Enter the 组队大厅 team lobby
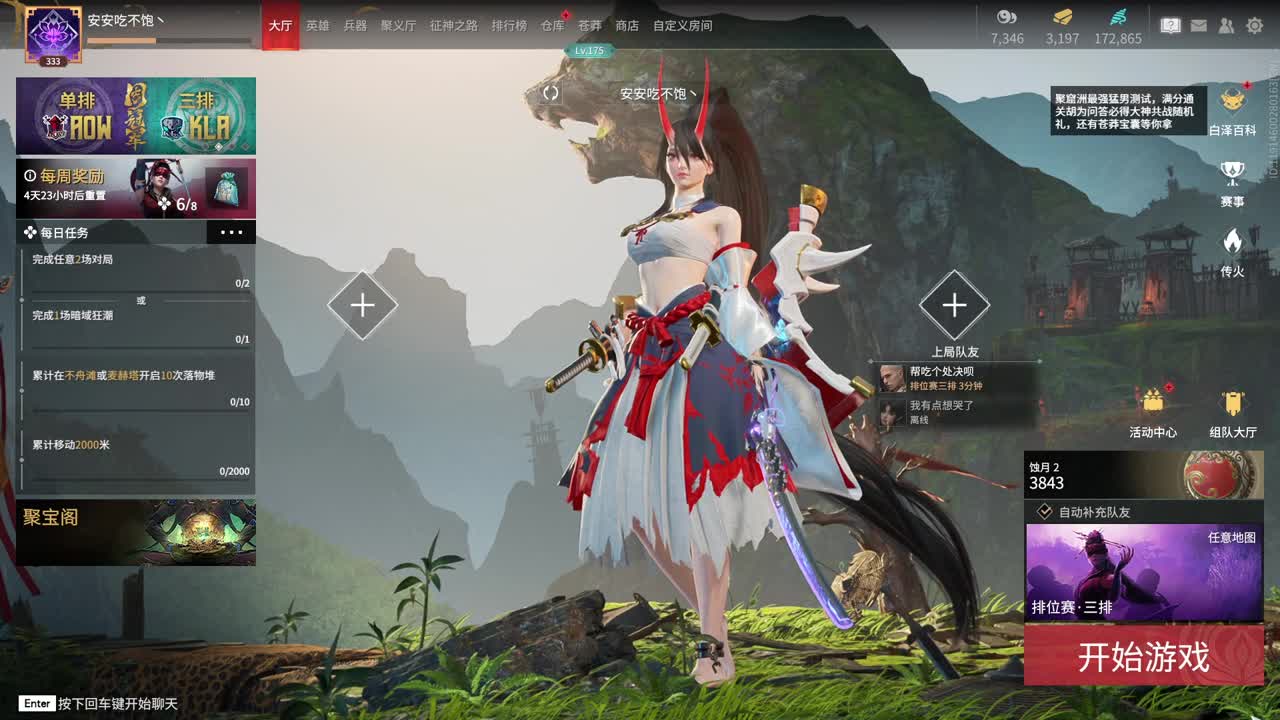Screen dimensions: 1280x720 (1232, 412)
